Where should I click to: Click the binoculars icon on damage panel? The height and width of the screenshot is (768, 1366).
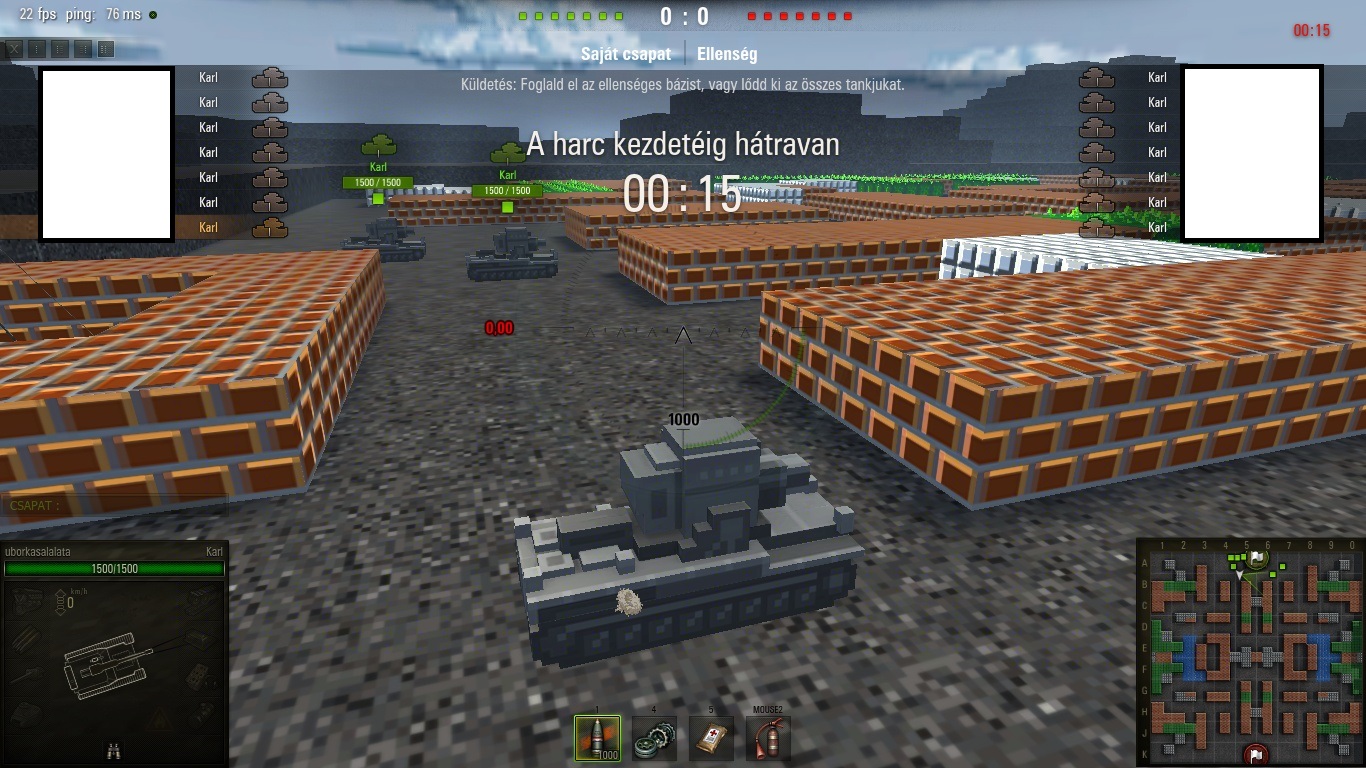point(114,751)
